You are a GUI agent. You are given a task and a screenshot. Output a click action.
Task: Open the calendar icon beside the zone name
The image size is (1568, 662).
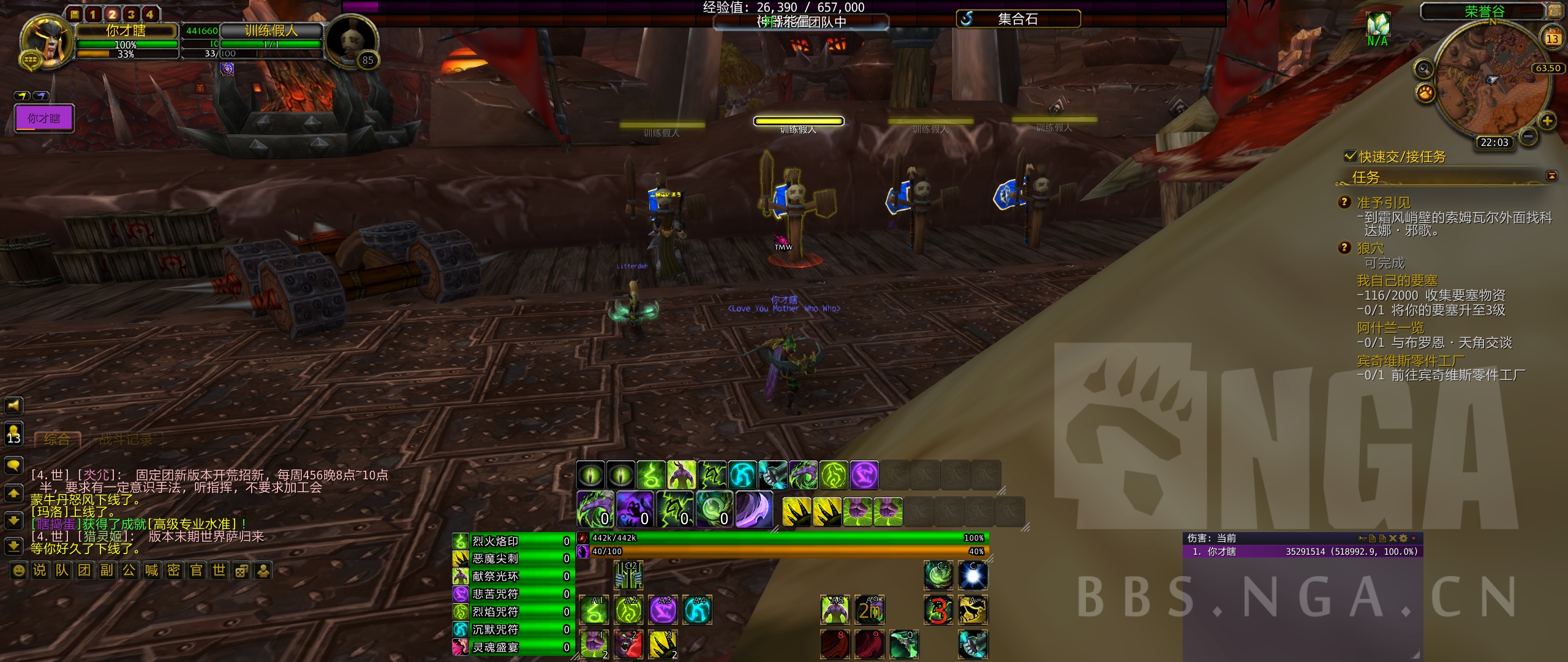pyautogui.click(x=1556, y=10)
